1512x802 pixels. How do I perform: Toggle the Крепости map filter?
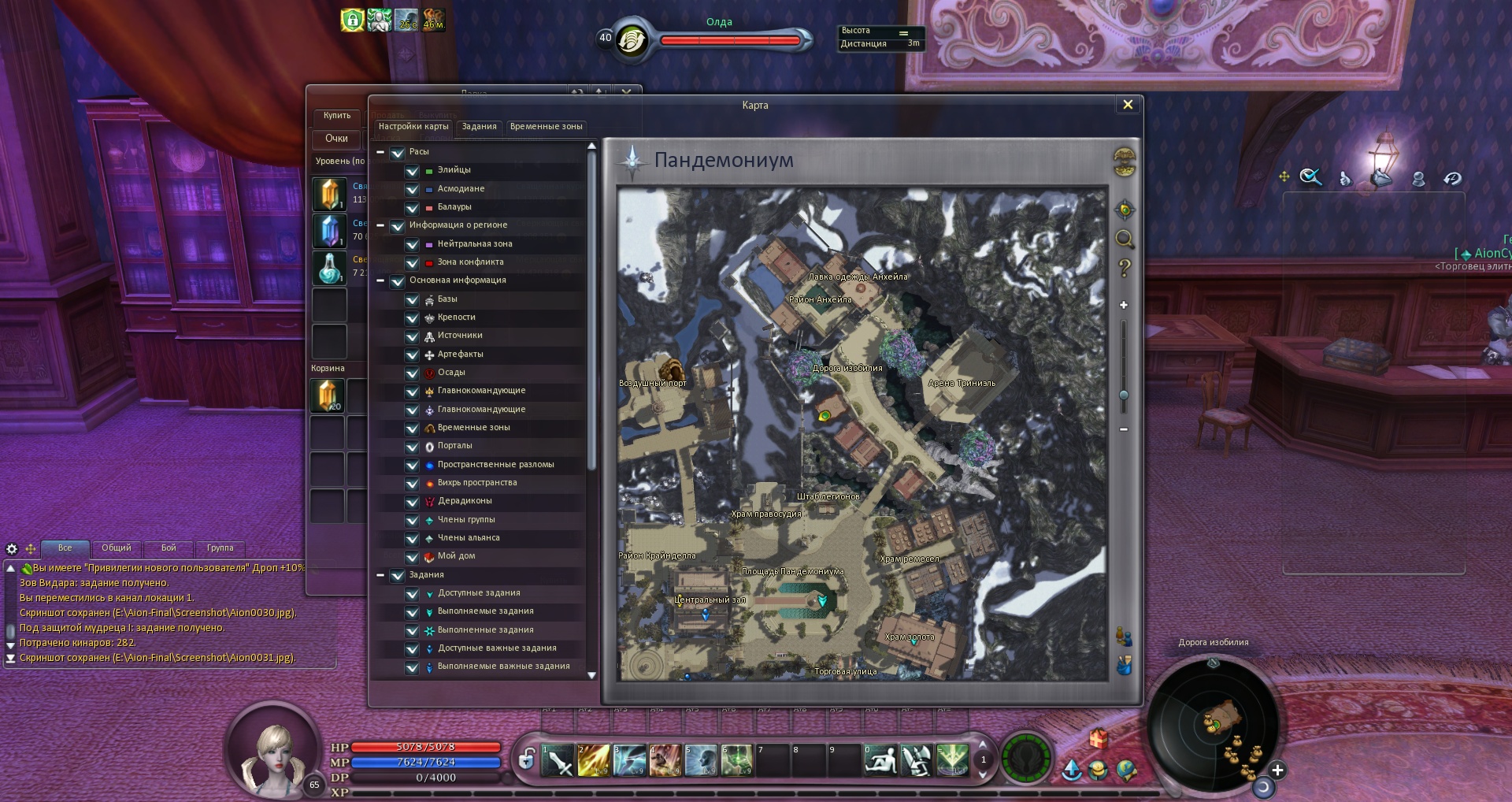pos(412,318)
